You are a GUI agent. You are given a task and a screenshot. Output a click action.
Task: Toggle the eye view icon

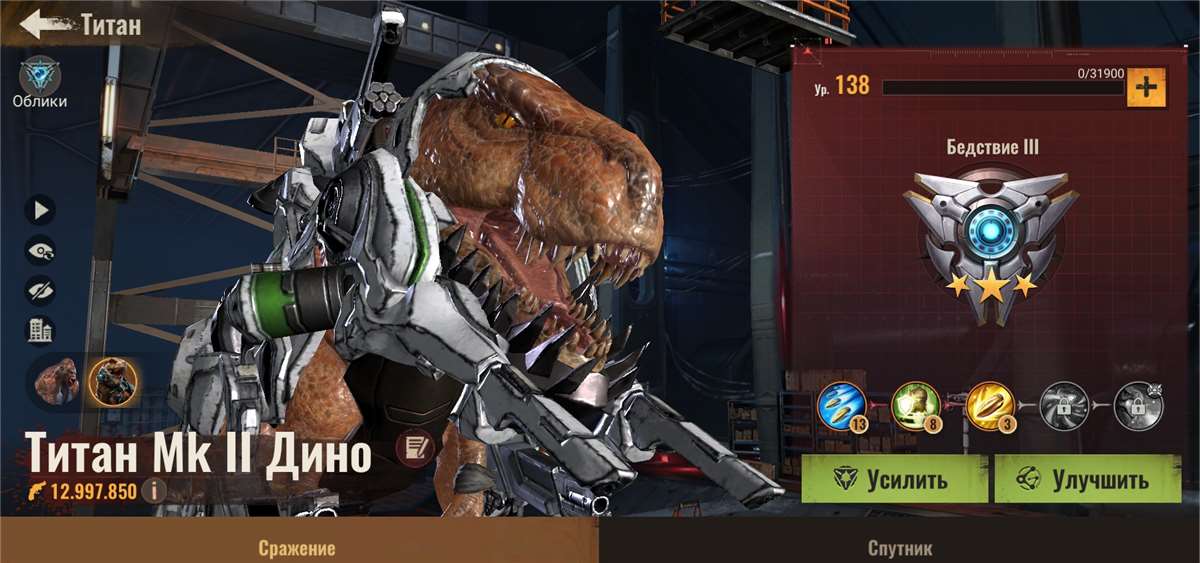(x=41, y=250)
